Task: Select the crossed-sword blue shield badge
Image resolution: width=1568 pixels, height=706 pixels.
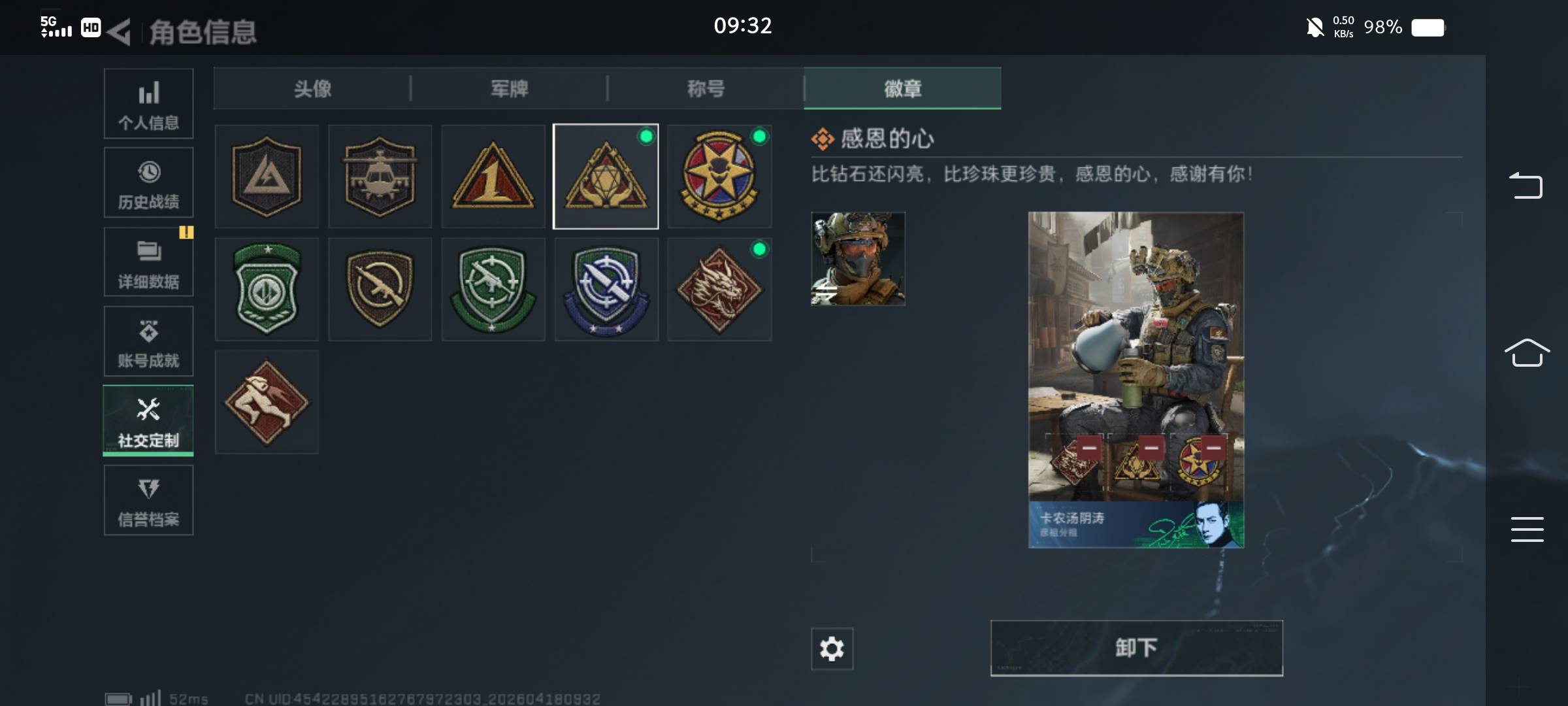Action: pyautogui.click(x=606, y=288)
